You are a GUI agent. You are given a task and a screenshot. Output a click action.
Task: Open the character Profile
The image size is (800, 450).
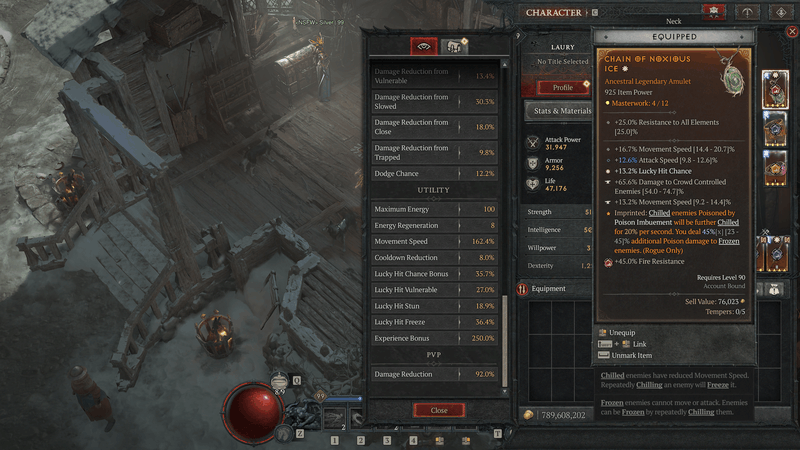[563, 87]
